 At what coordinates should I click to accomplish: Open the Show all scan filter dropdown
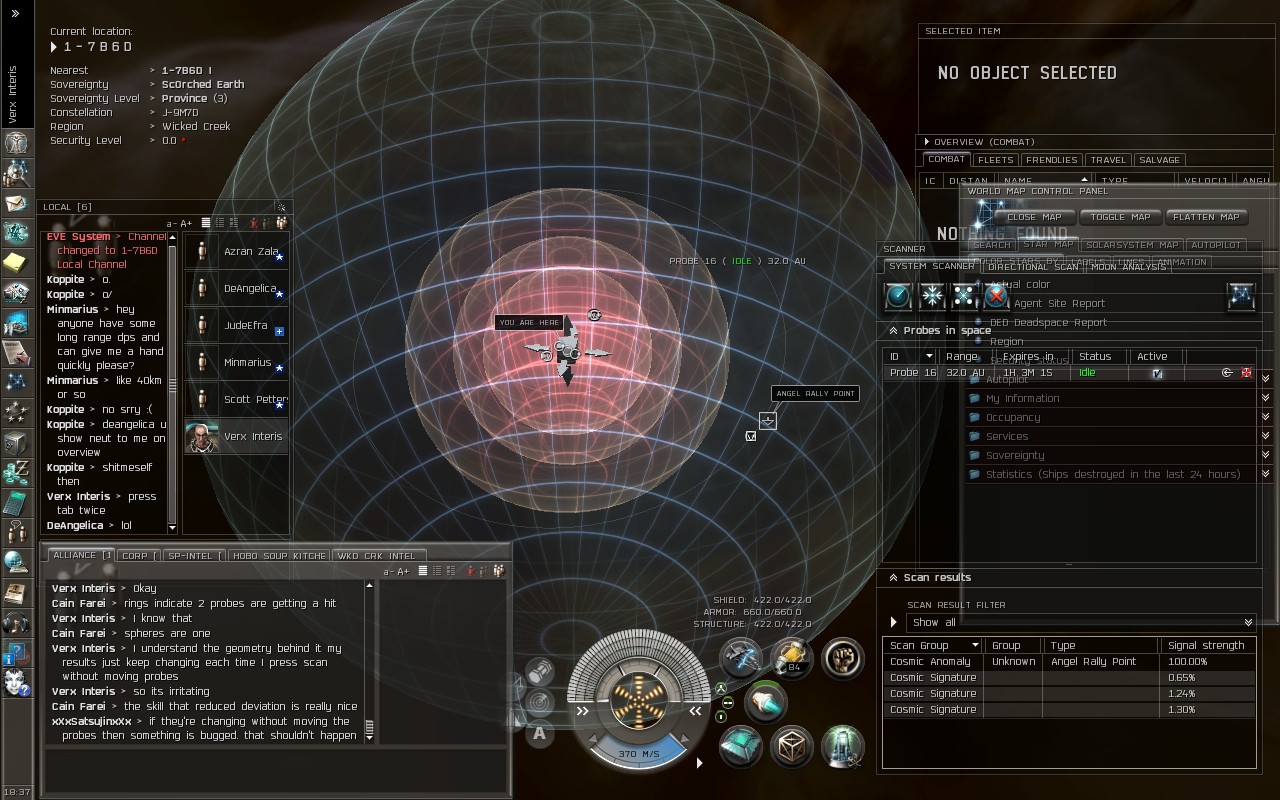click(1080, 622)
